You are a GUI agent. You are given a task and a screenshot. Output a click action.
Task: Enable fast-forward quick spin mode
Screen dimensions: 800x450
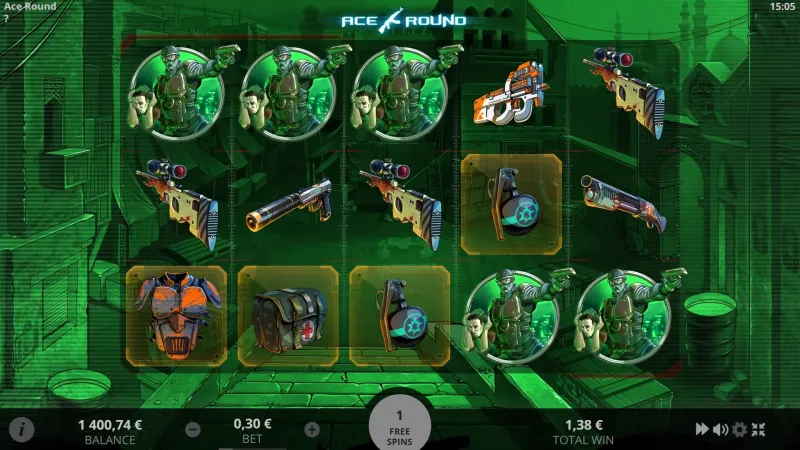click(702, 430)
